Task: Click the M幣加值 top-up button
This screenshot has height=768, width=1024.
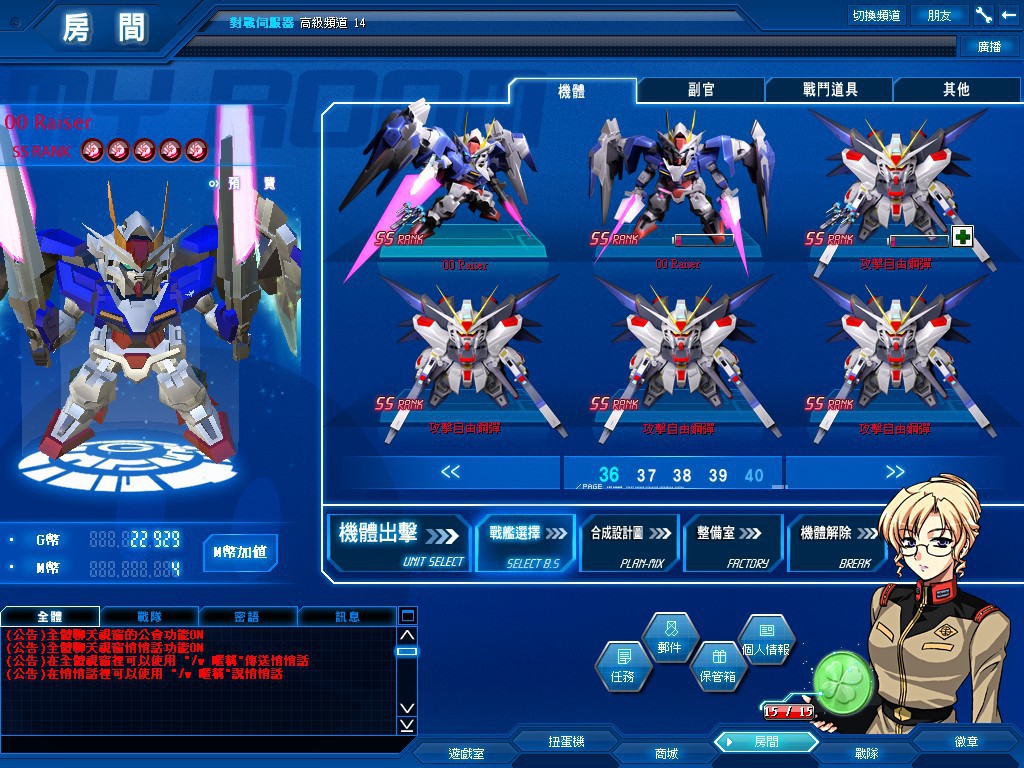Action: [x=240, y=551]
